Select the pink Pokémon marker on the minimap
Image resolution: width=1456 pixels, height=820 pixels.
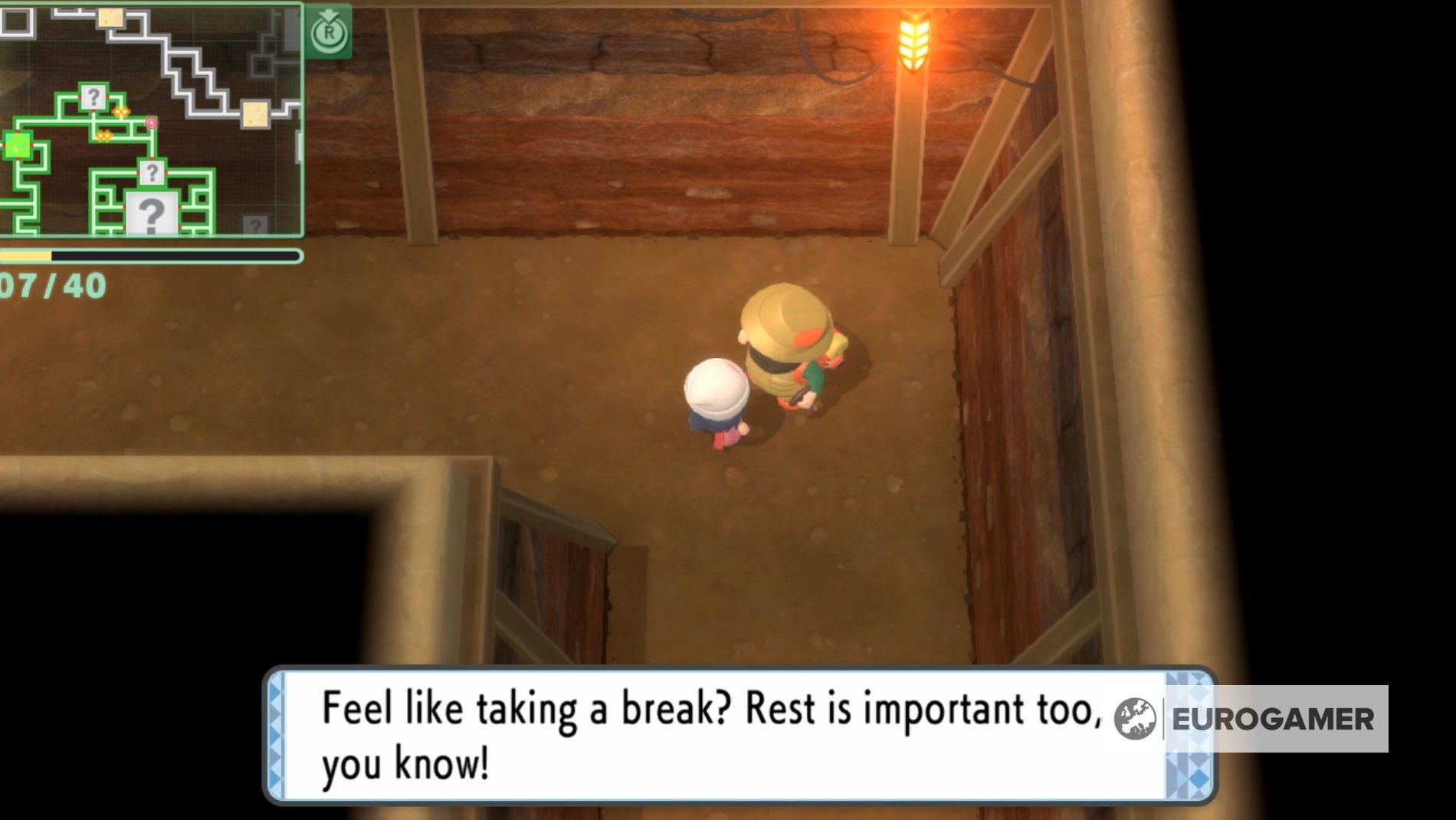[x=152, y=123]
